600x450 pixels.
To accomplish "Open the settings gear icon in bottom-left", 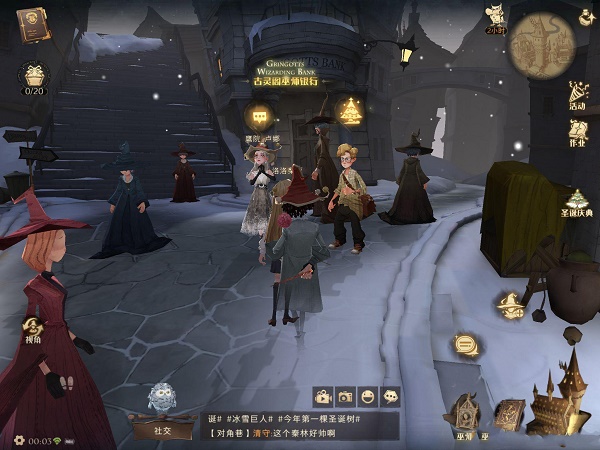I will point(19,440).
